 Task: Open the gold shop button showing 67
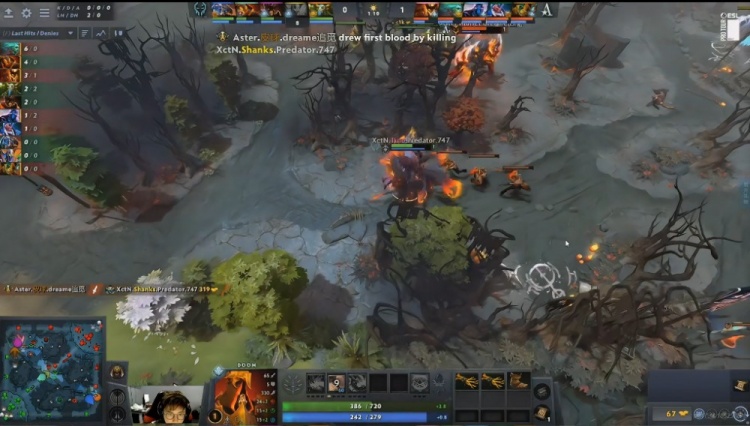[x=680, y=412]
